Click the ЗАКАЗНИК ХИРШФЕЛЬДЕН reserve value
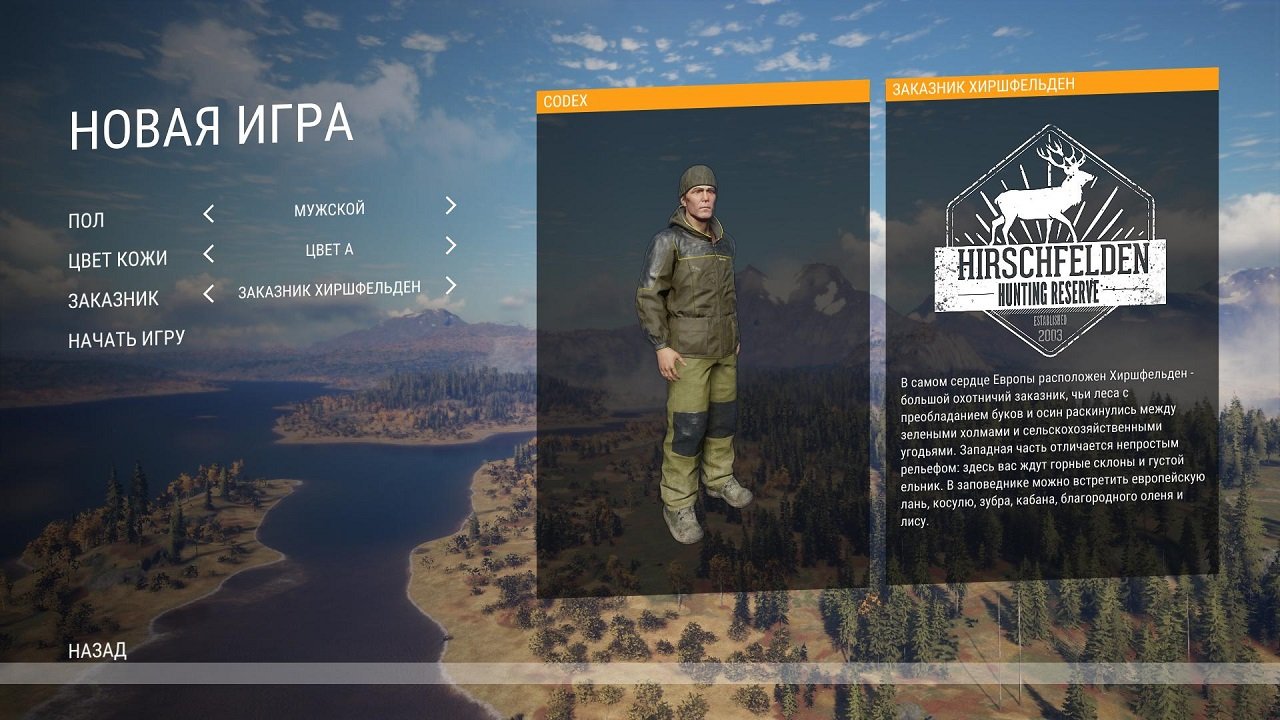Image resolution: width=1280 pixels, height=720 pixels. click(331, 290)
